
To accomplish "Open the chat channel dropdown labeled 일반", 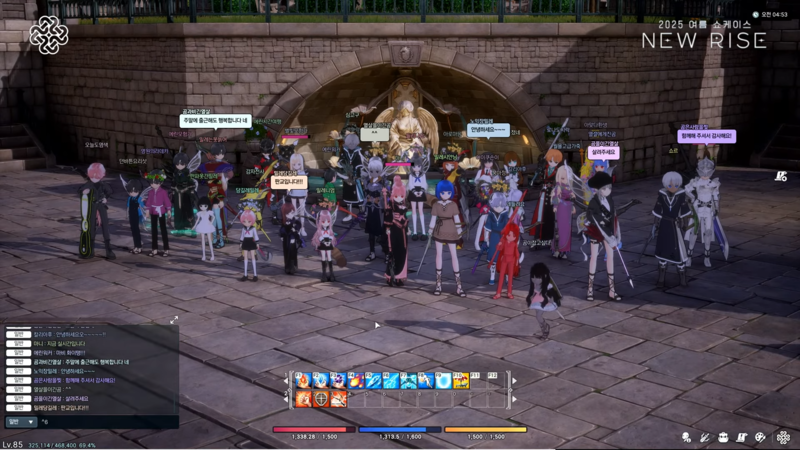I will pos(21,422).
